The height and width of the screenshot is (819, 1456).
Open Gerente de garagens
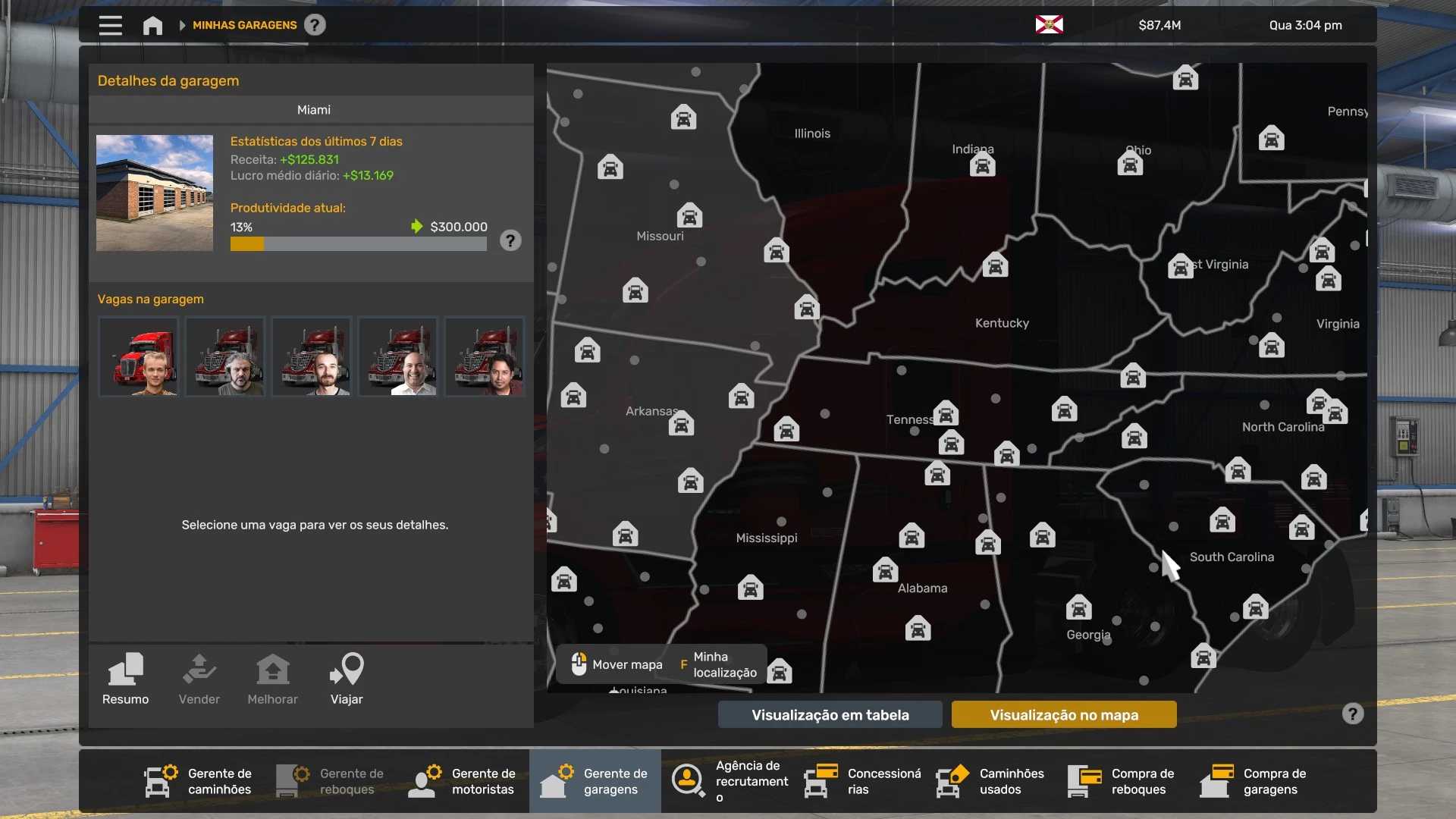coord(595,781)
